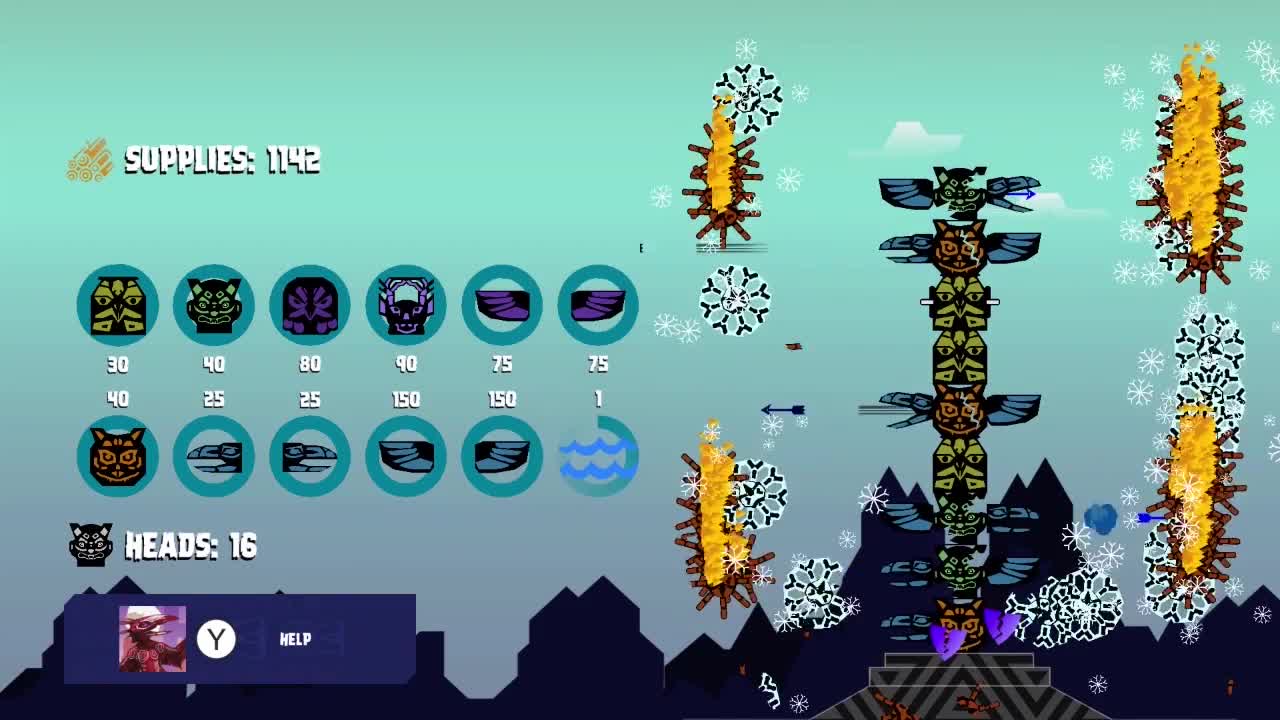
Task: Click the black cat icon next to Heads count
Action: point(91,547)
